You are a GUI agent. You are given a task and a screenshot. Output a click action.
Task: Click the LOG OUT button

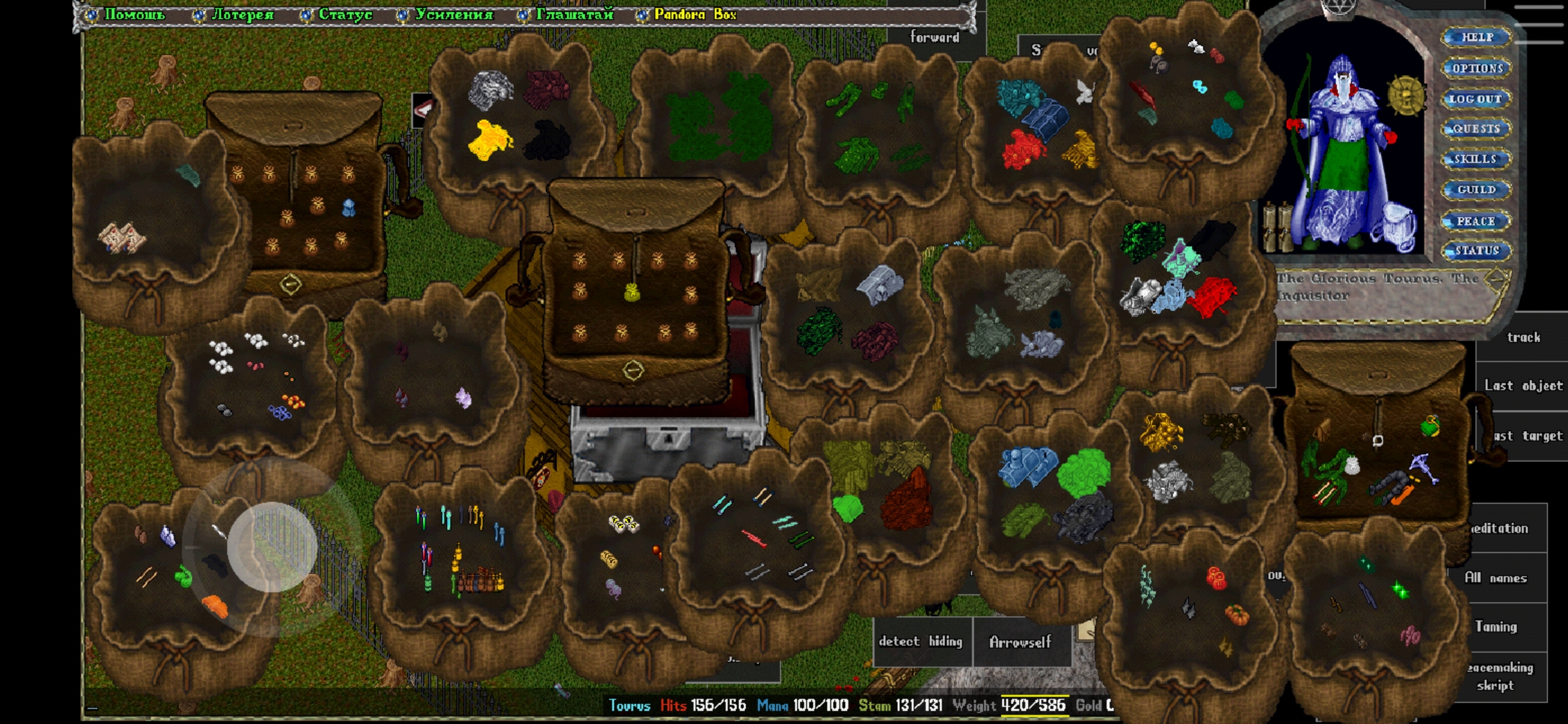[1476, 99]
